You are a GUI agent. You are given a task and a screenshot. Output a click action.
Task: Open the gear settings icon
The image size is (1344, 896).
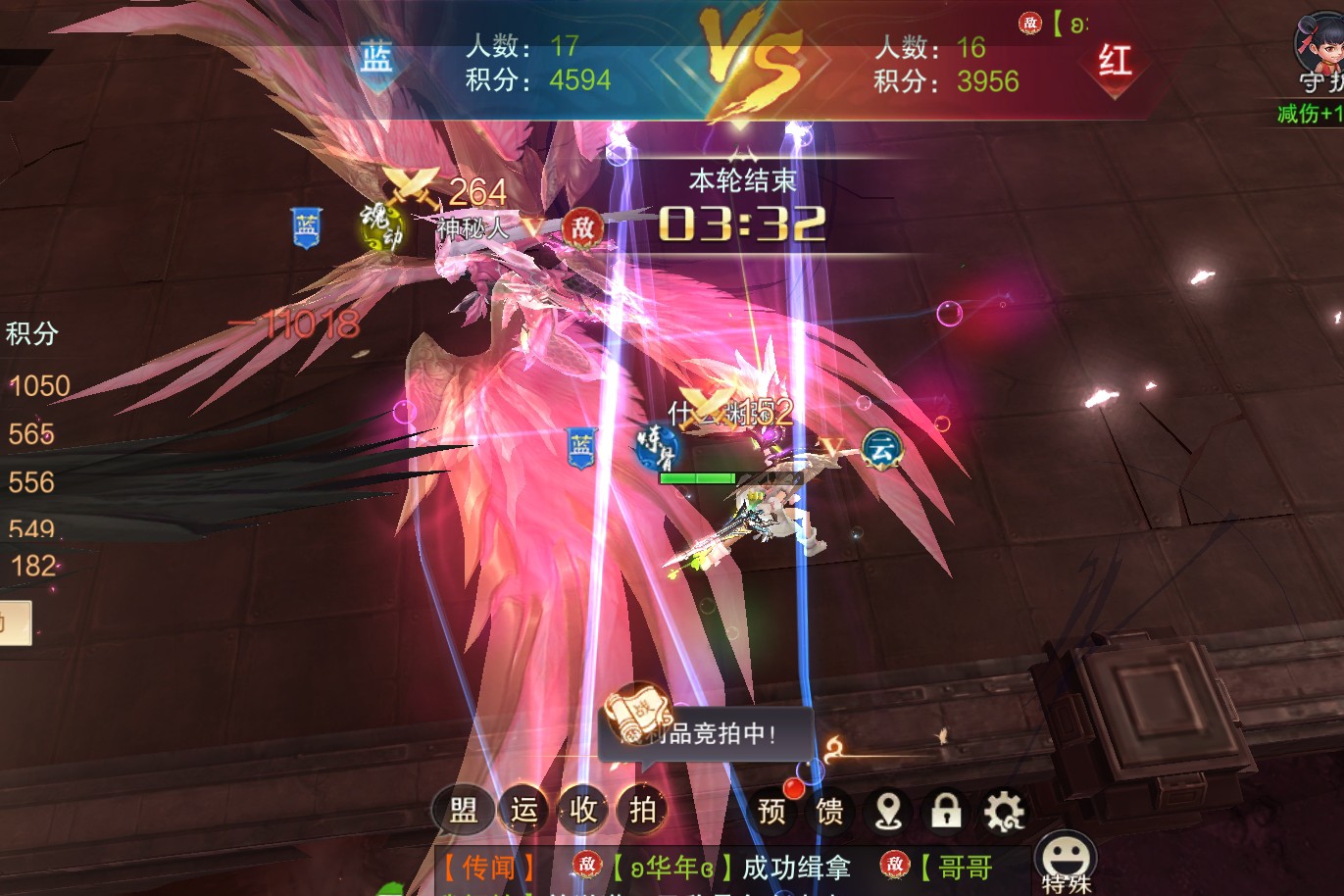click(x=1004, y=811)
